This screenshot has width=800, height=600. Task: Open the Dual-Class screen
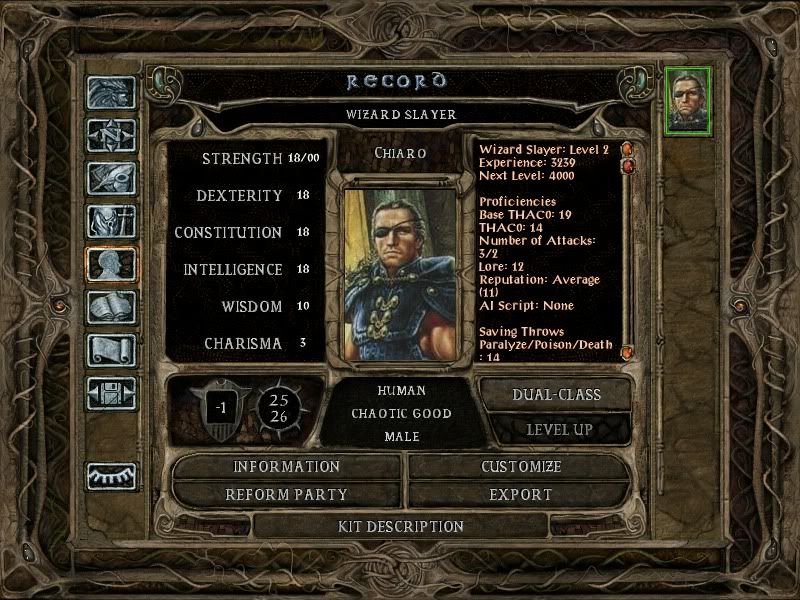(x=556, y=394)
